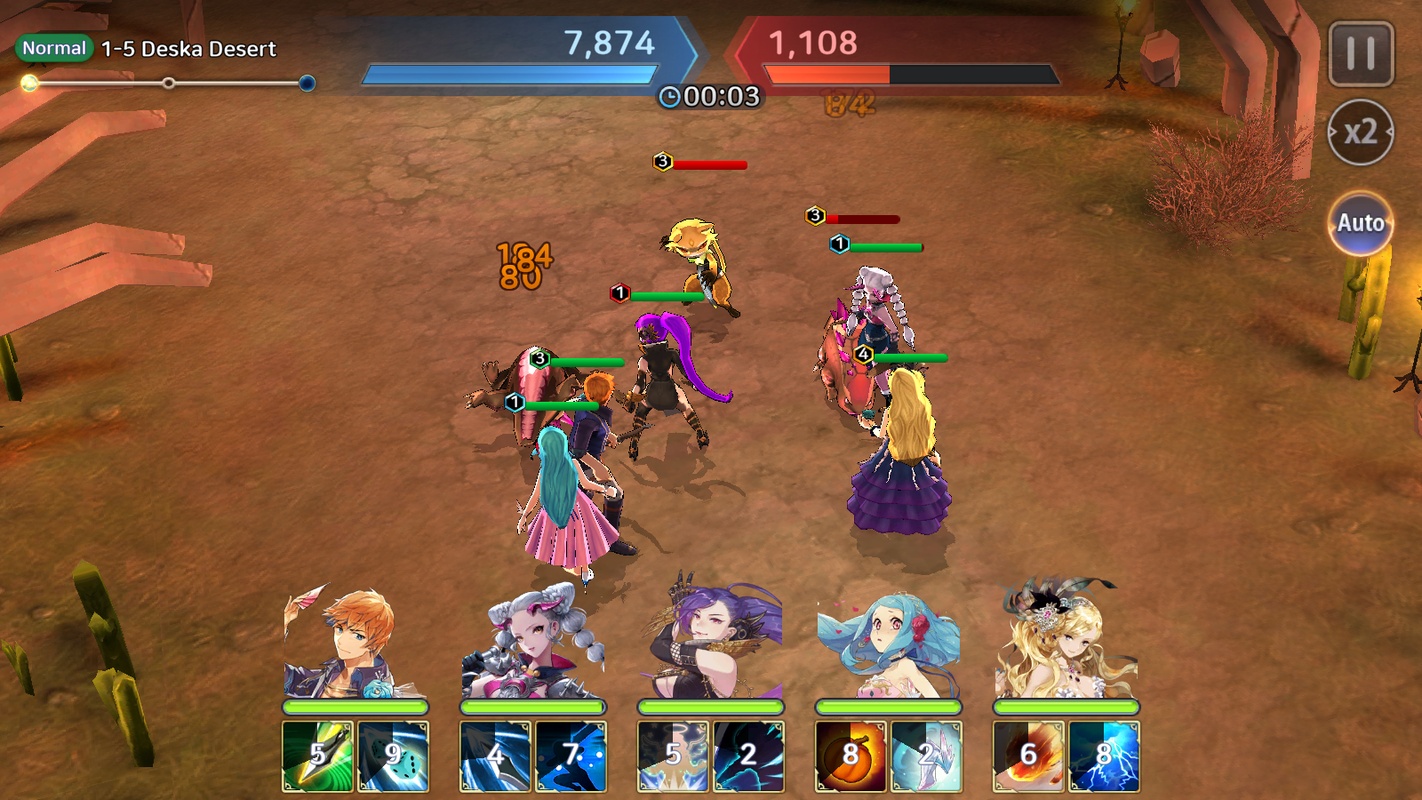This screenshot has width=1422, height=800.
Task: Select the orange-haired hero portrait
Action: 354,645
